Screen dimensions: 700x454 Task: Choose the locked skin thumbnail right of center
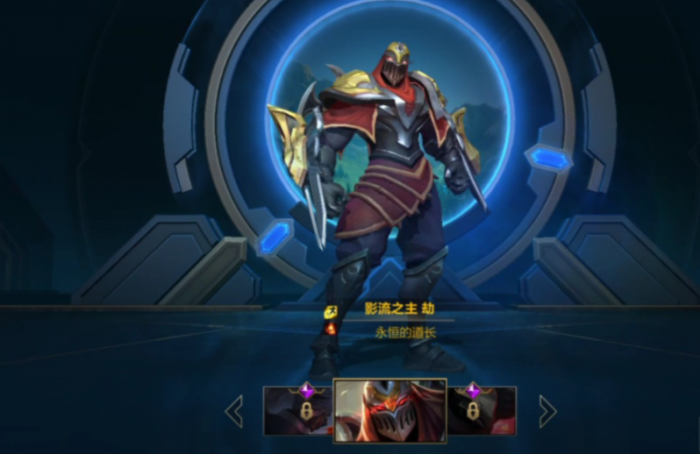pyautogui.click(x=482, y=410)
